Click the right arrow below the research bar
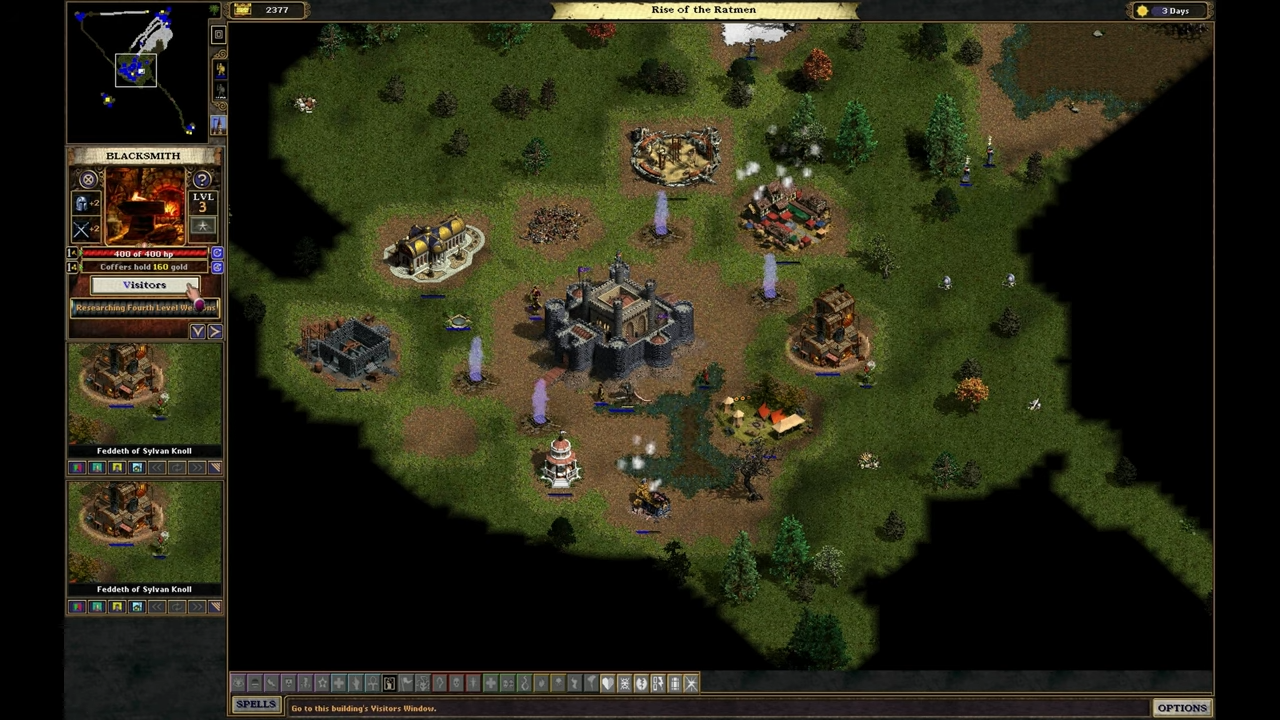The width and height of the screenshot is (1280, 720). pos(215,331)
